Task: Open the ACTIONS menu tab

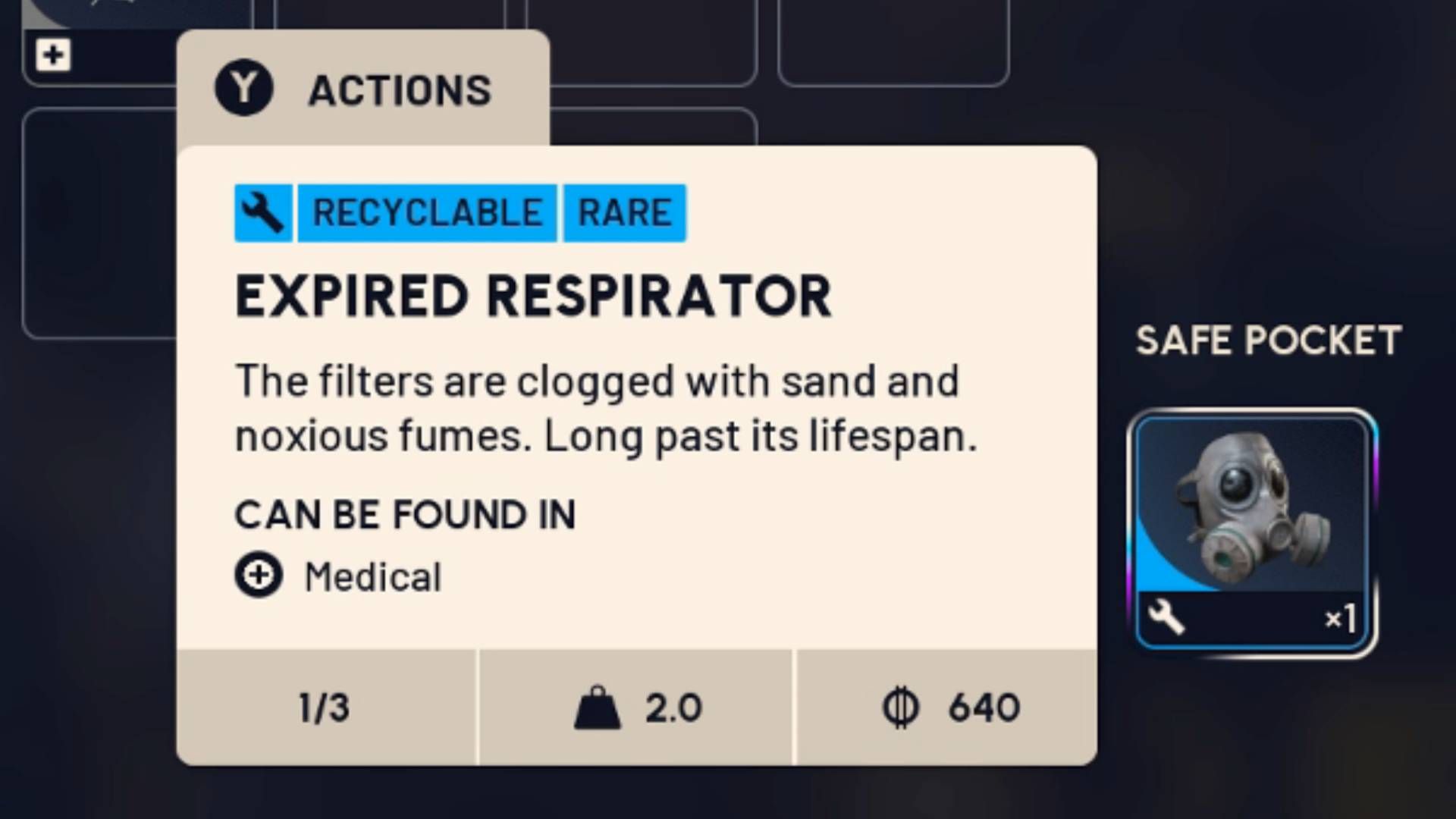Action: (x=400, y=89)
